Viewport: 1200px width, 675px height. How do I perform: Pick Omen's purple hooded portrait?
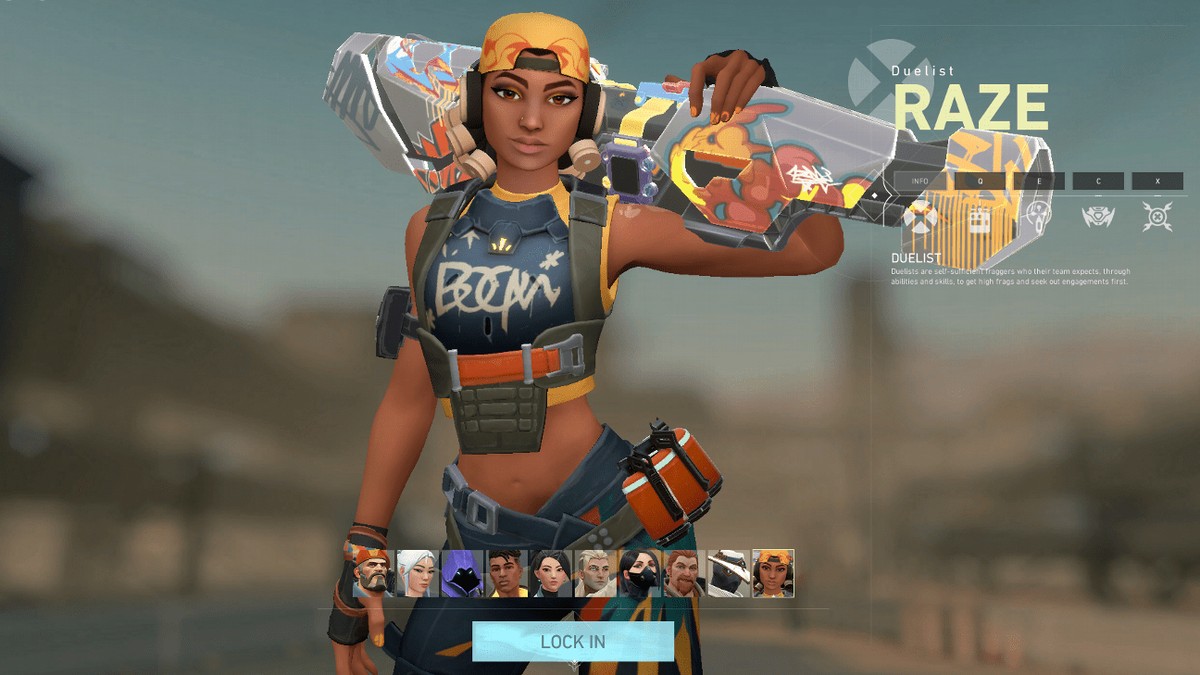point(462,573)
